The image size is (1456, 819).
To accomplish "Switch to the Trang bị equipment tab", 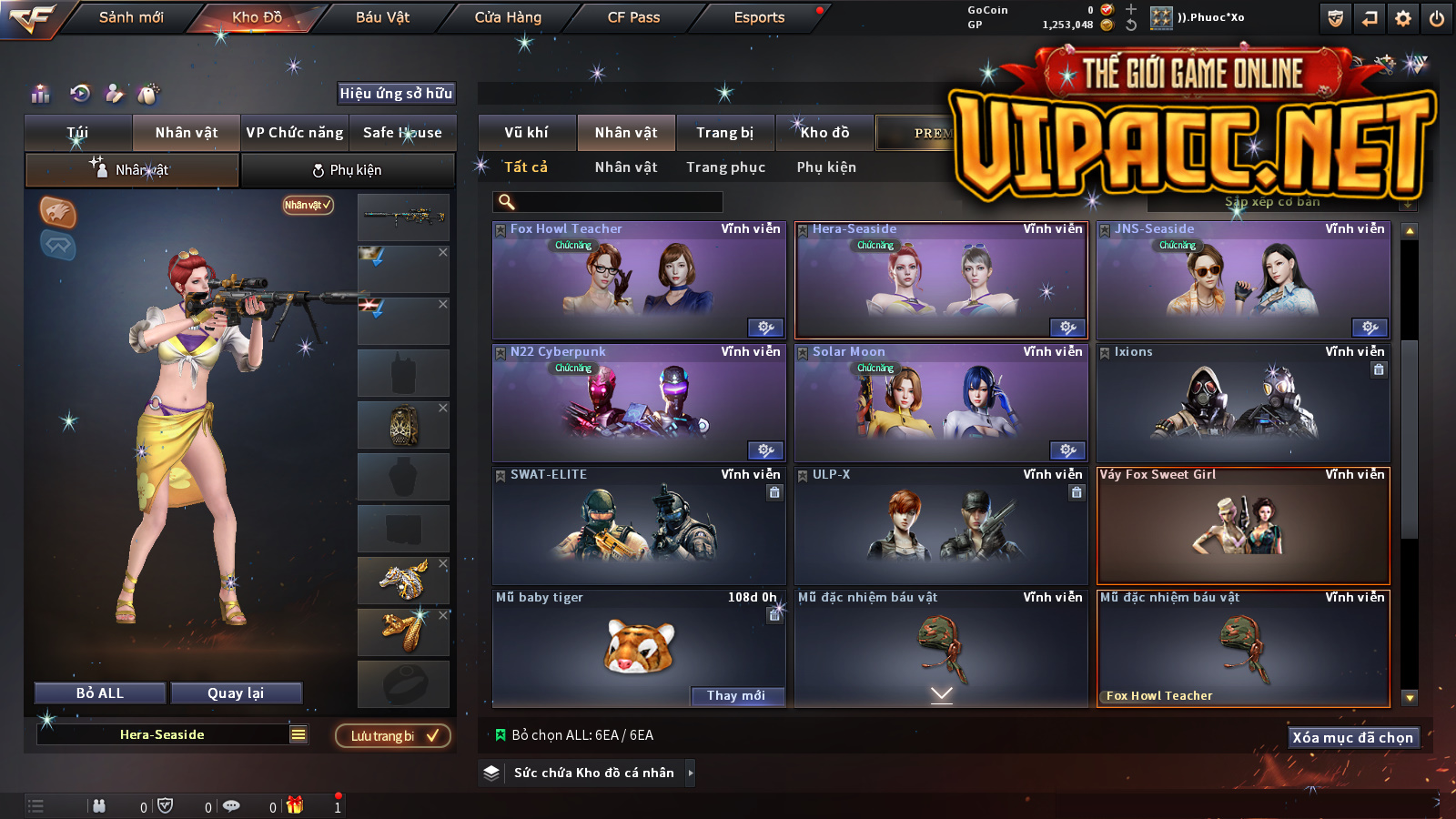I will [724, 133].
